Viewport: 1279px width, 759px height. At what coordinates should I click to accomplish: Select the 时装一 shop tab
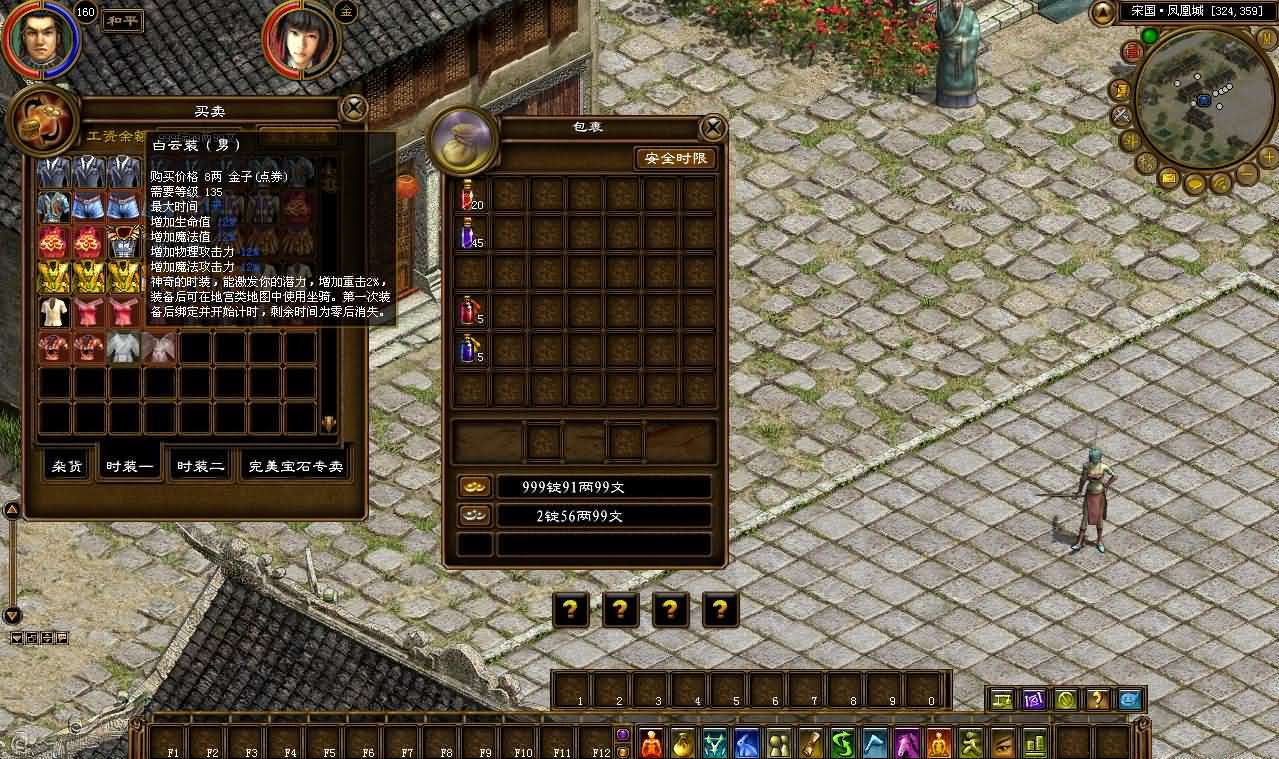tap(130, 466)
